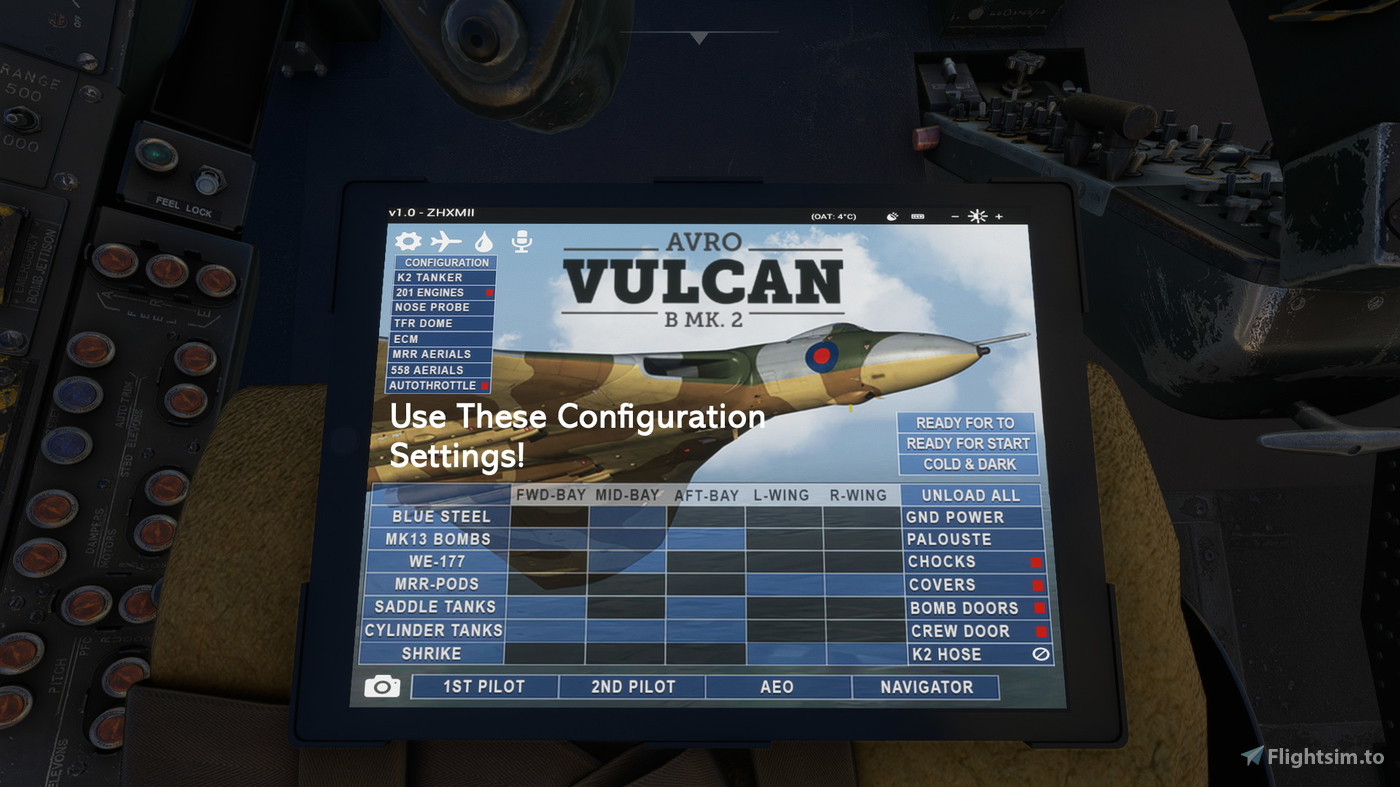
Task: Activate the microphone icon
Action: click(521, 240)
